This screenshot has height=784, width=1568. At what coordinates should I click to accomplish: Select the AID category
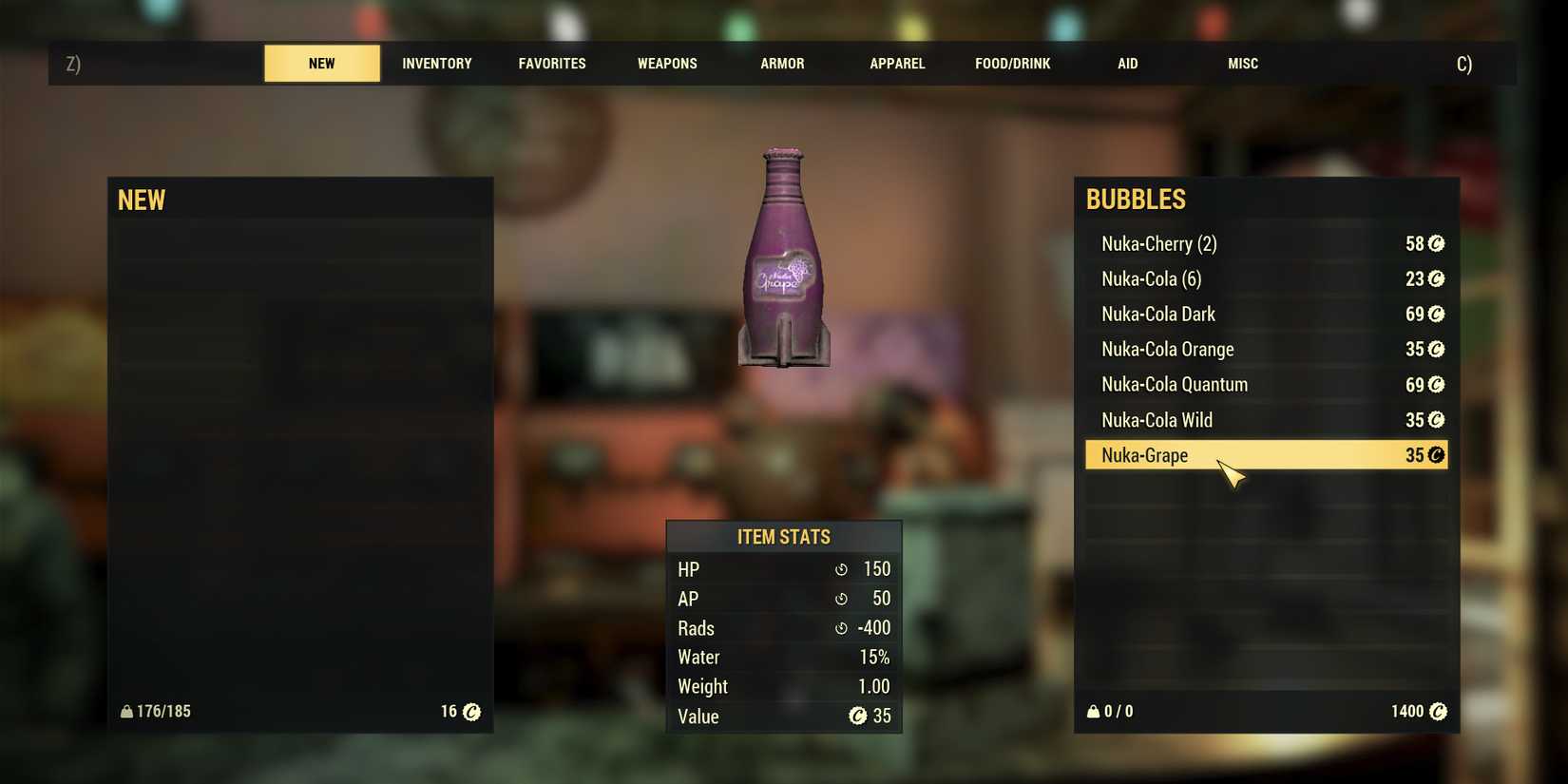(x=1127, y=63)
